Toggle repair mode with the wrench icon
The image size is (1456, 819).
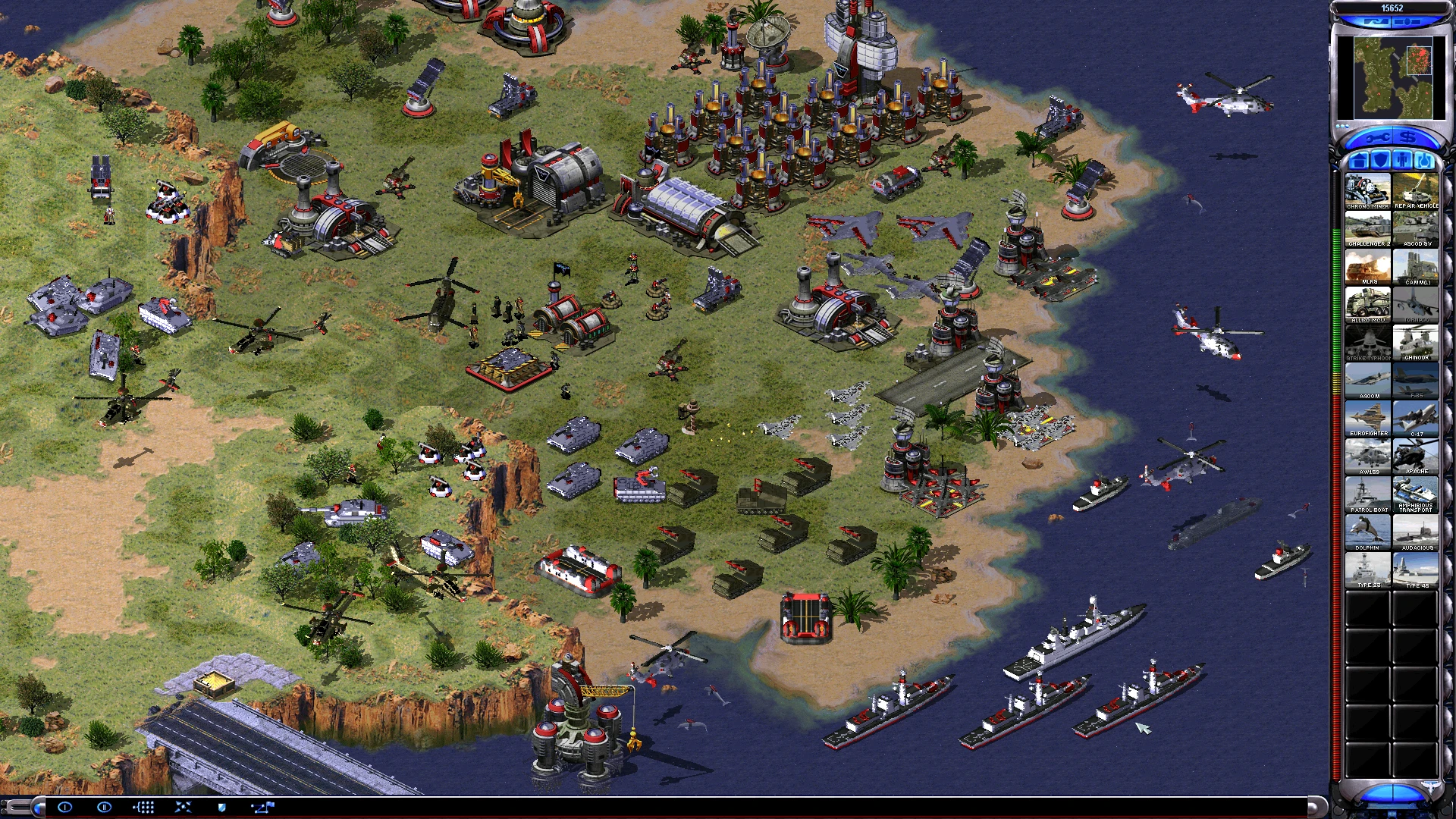point(1378,138)
